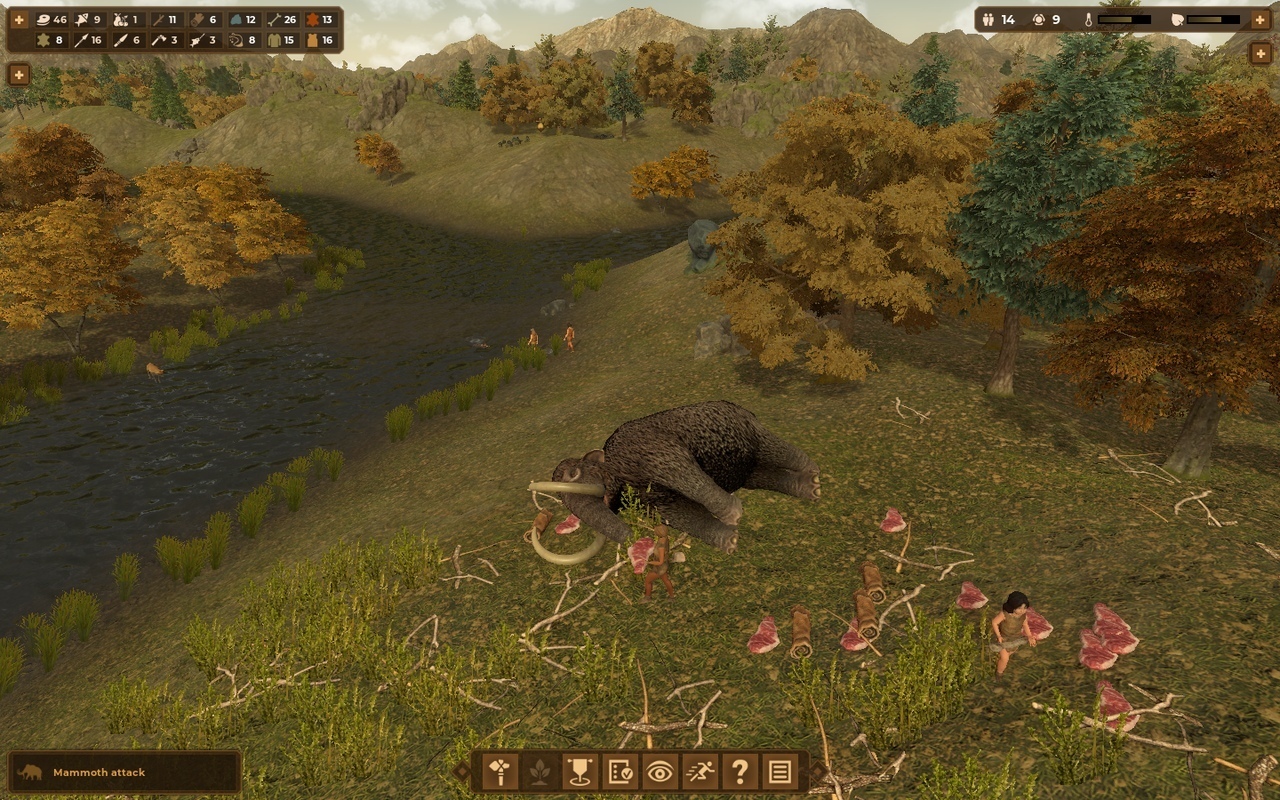
Task: Toggle primal vision with the eye icon
Action: click(659, 772)
